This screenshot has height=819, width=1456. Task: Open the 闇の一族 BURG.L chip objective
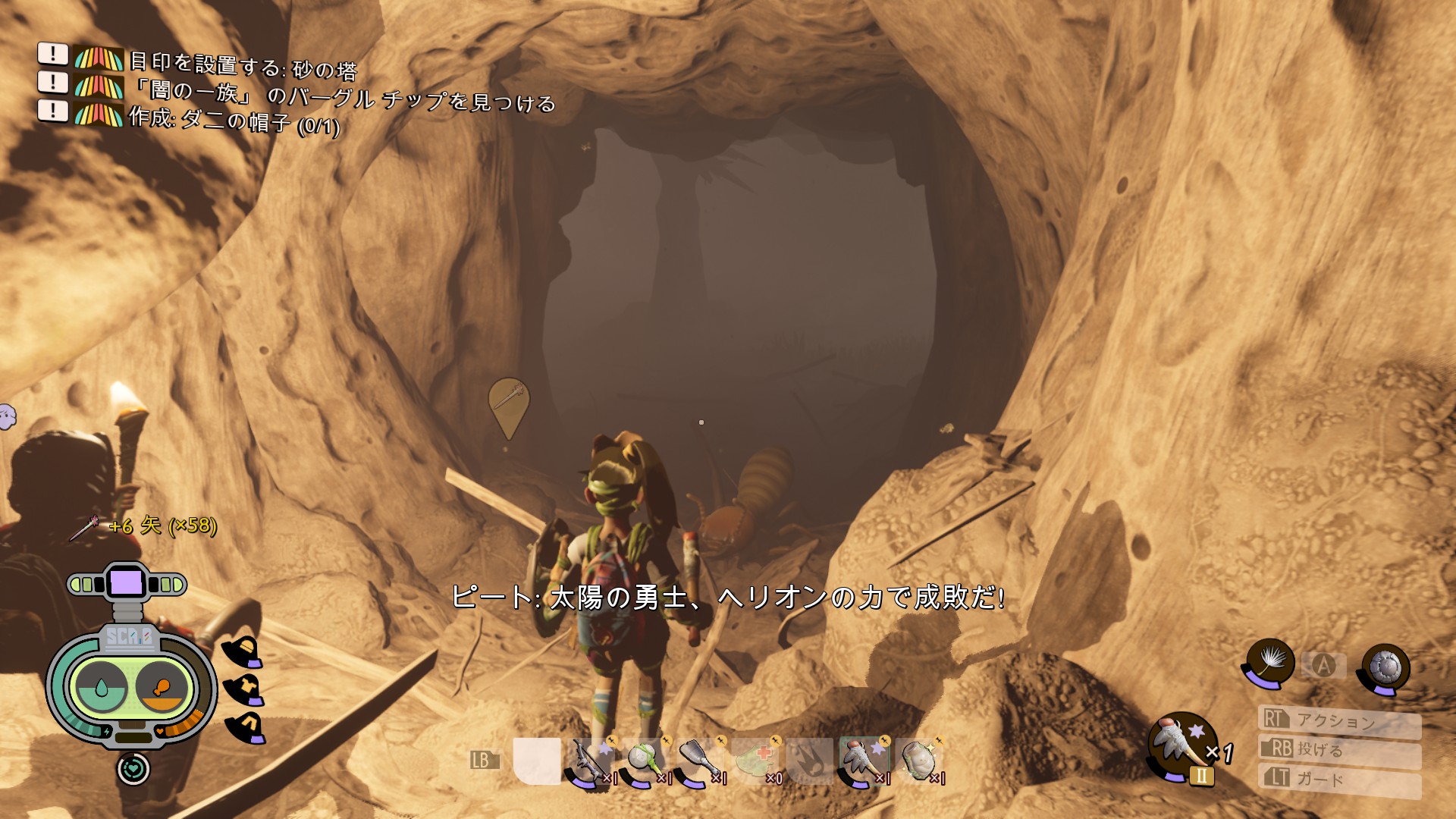coord(343,97)
